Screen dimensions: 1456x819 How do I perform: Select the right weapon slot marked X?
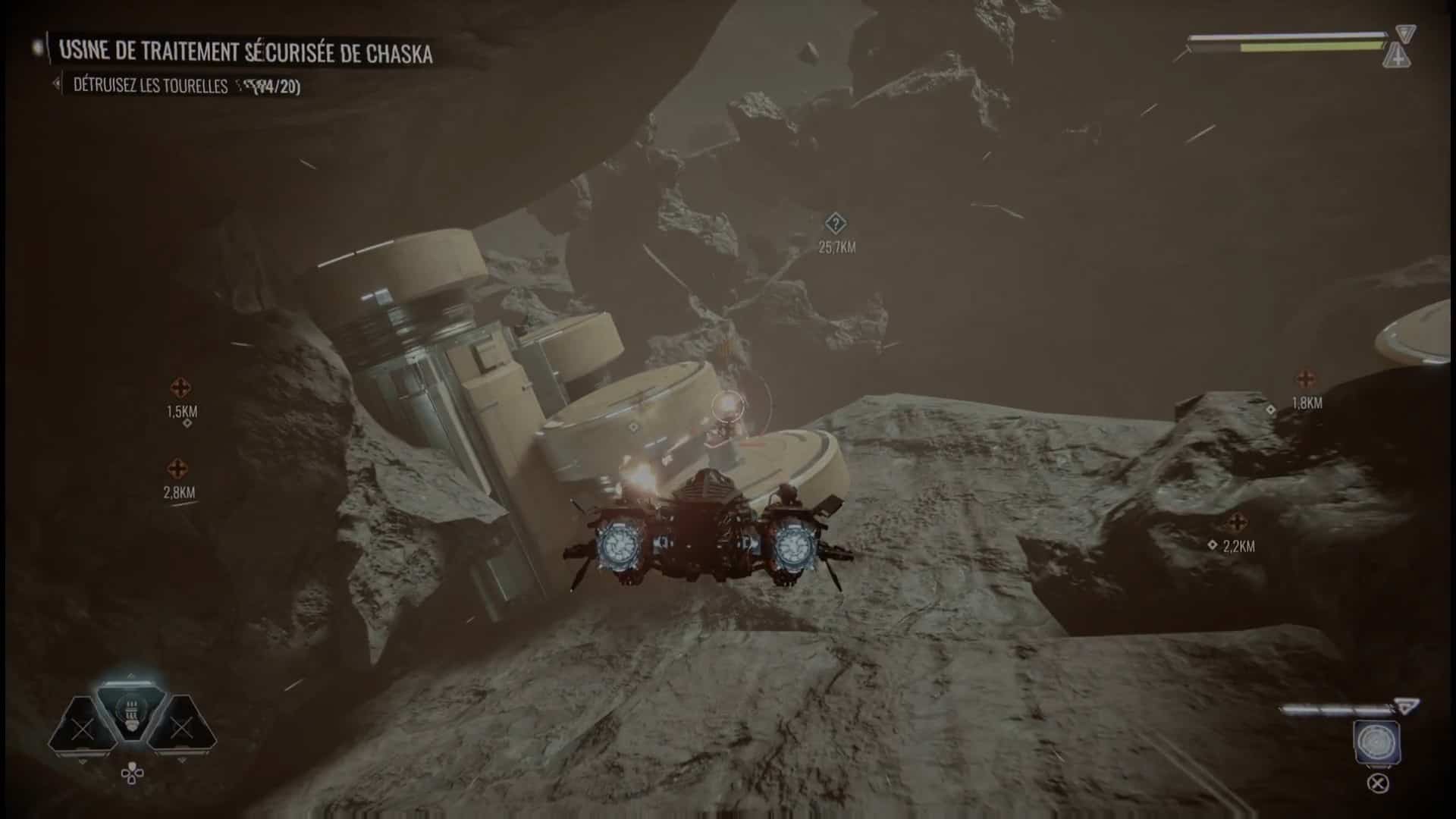point(182,728)
